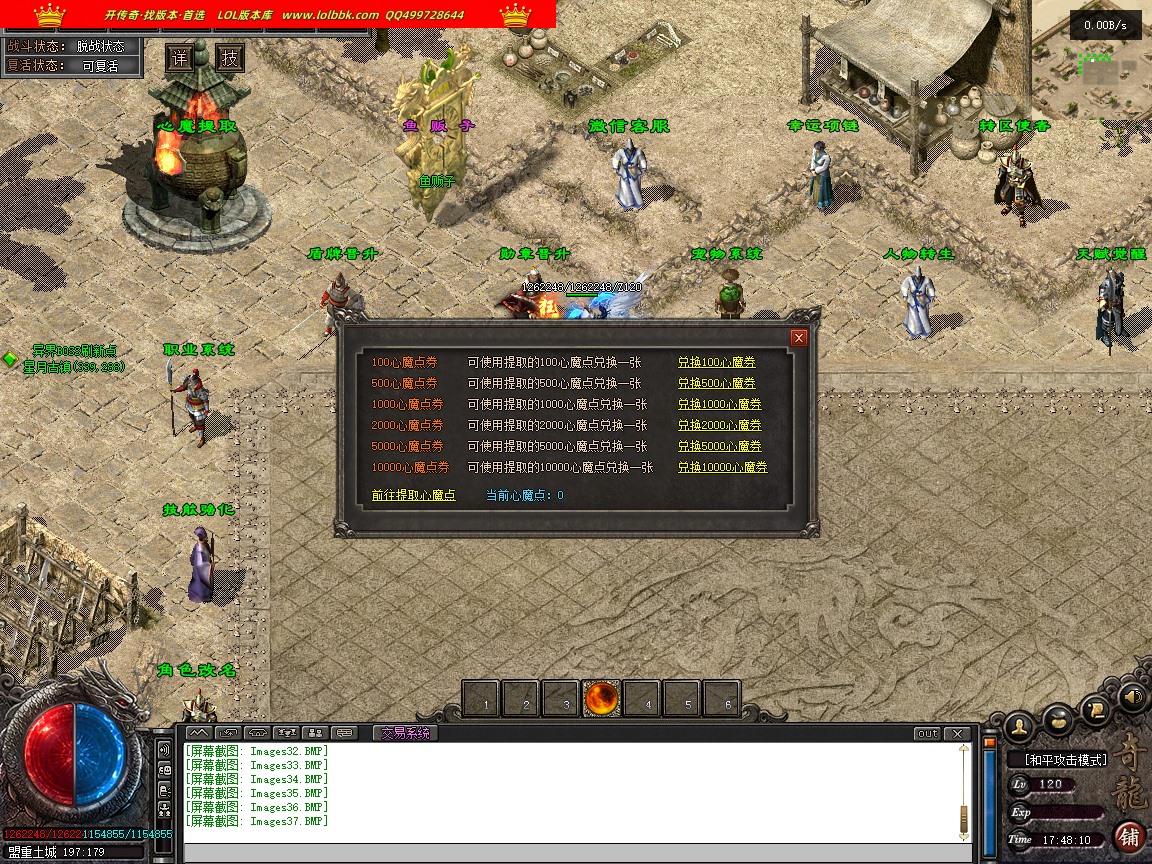Exchange for a 100 心魔券
This screenshot has height=864, width=1152.
click(716, 362)
